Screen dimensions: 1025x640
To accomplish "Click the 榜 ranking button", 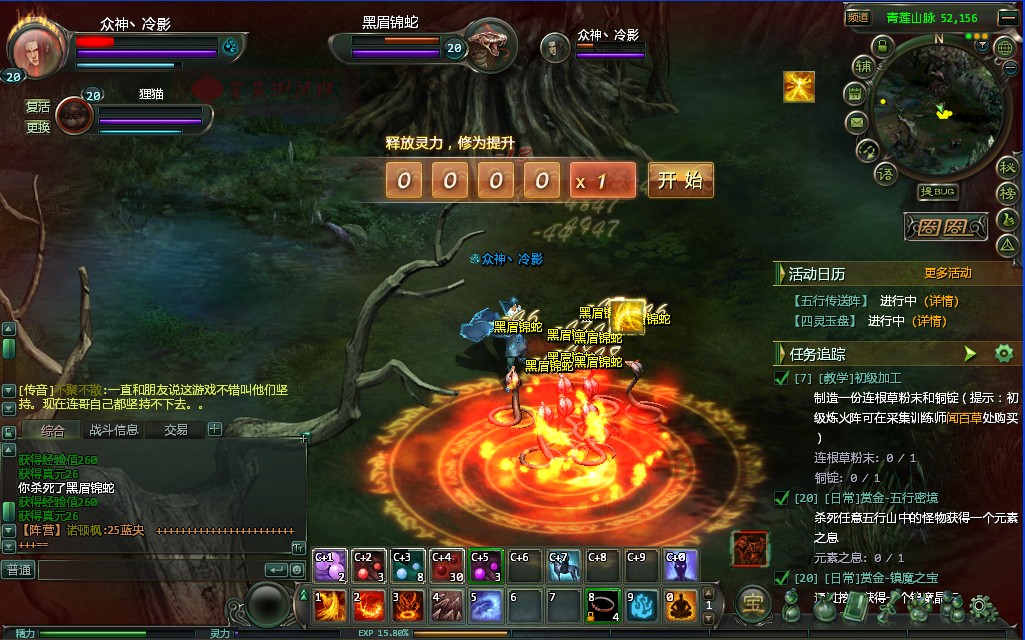I will click(x=1006, y=193).
